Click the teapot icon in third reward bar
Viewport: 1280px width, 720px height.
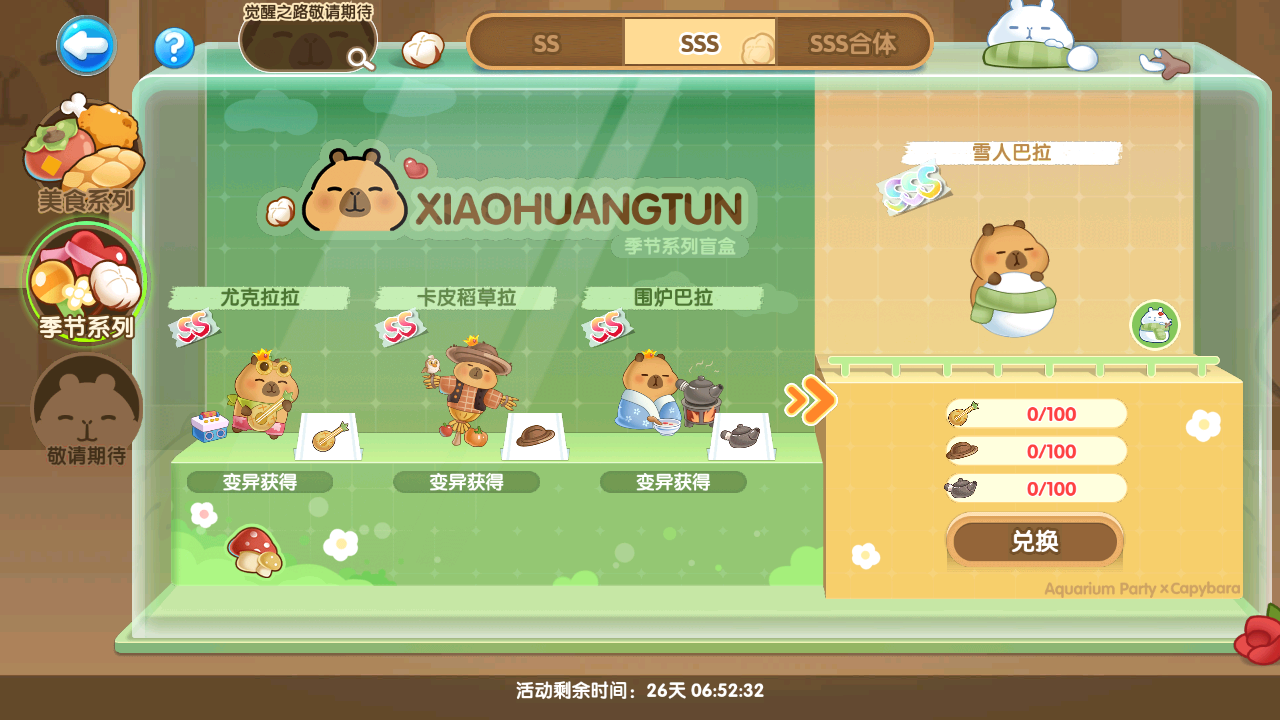tap(960, 489)
